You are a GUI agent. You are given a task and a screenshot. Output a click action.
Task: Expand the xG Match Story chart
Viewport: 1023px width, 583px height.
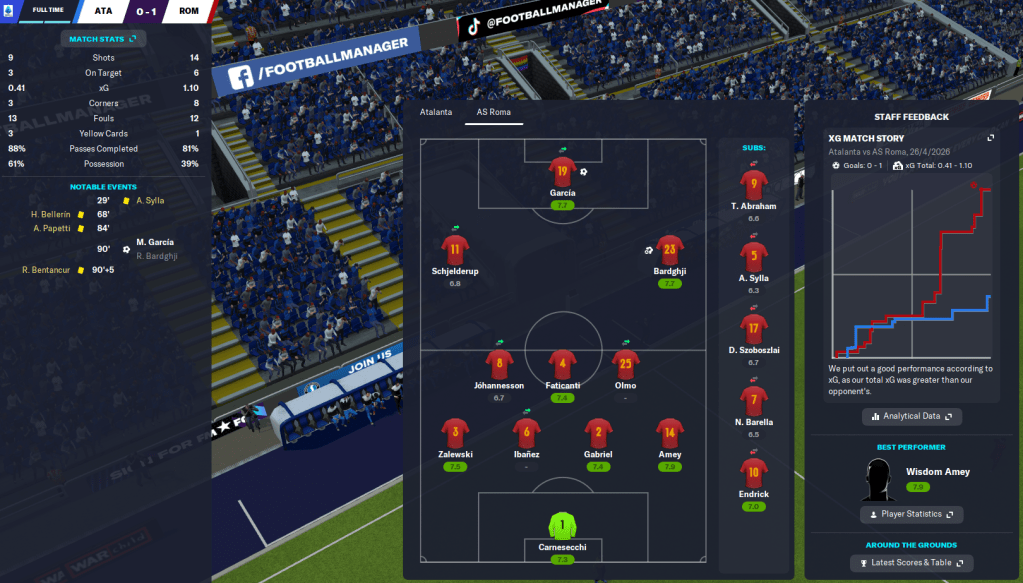[x=990, y=138]
